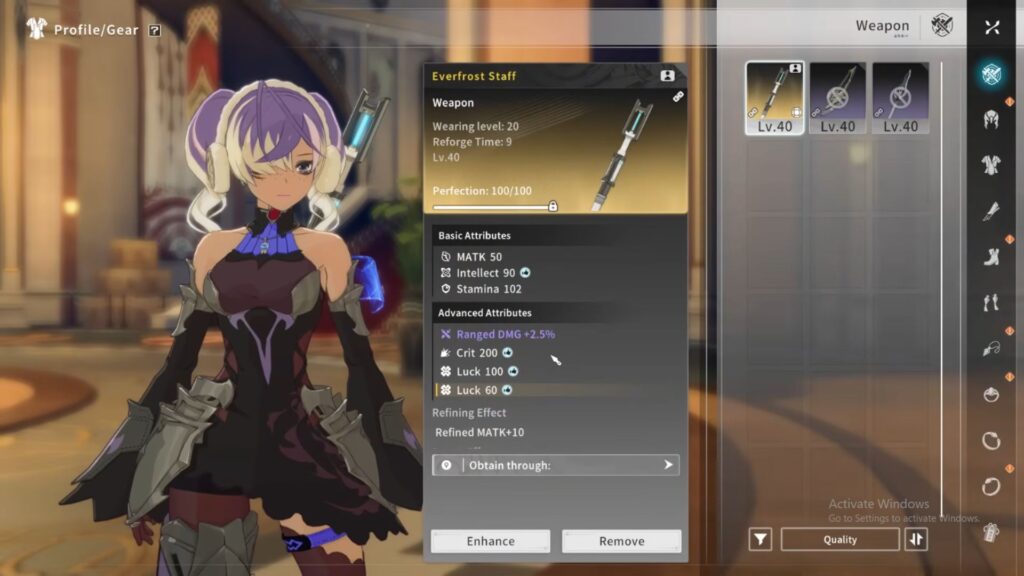
Task: Click the Profile/Gear help question mark
Action: pos(154,30)
